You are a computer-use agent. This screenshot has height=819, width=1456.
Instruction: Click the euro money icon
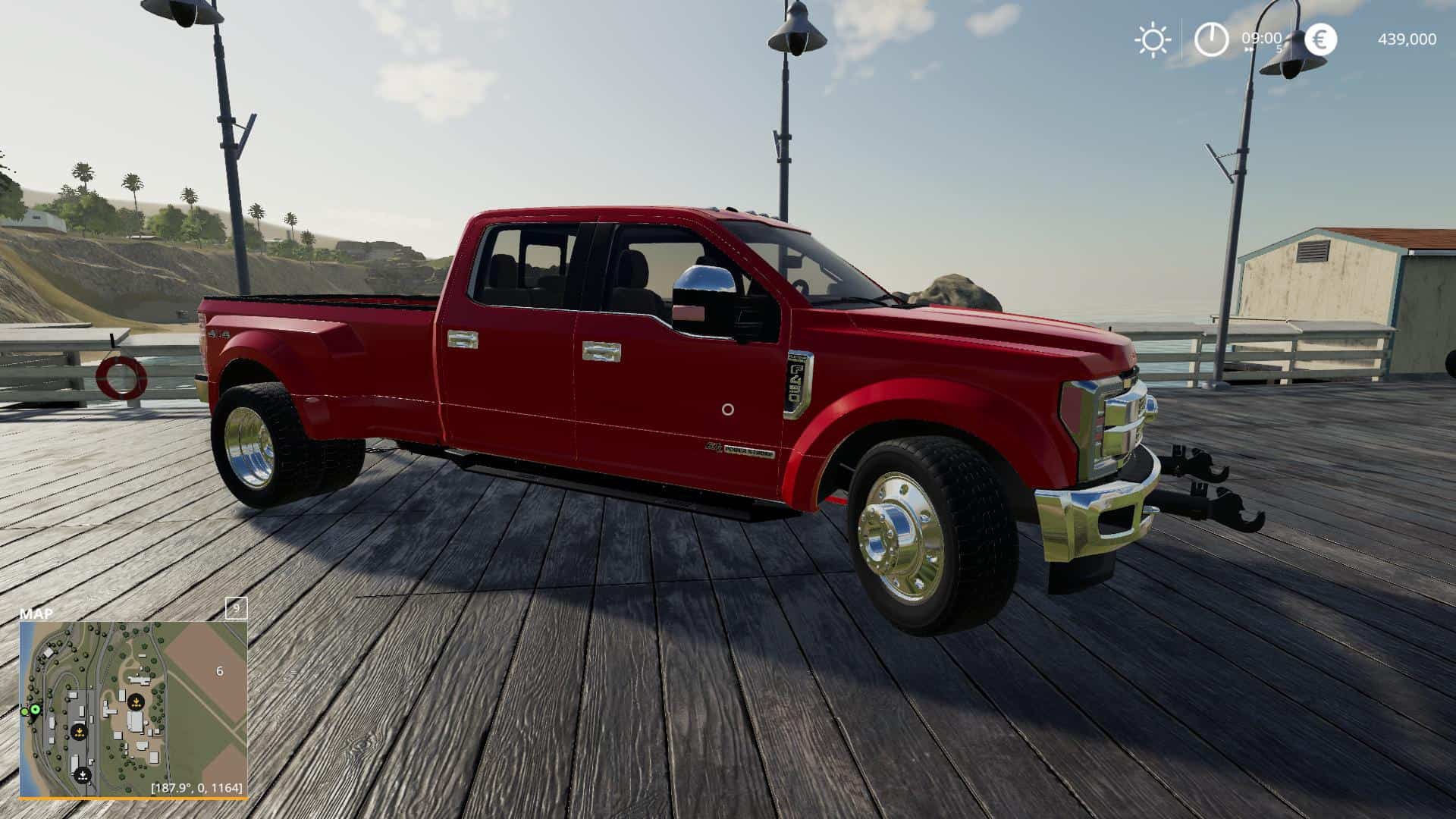(x=1320, y=39)
